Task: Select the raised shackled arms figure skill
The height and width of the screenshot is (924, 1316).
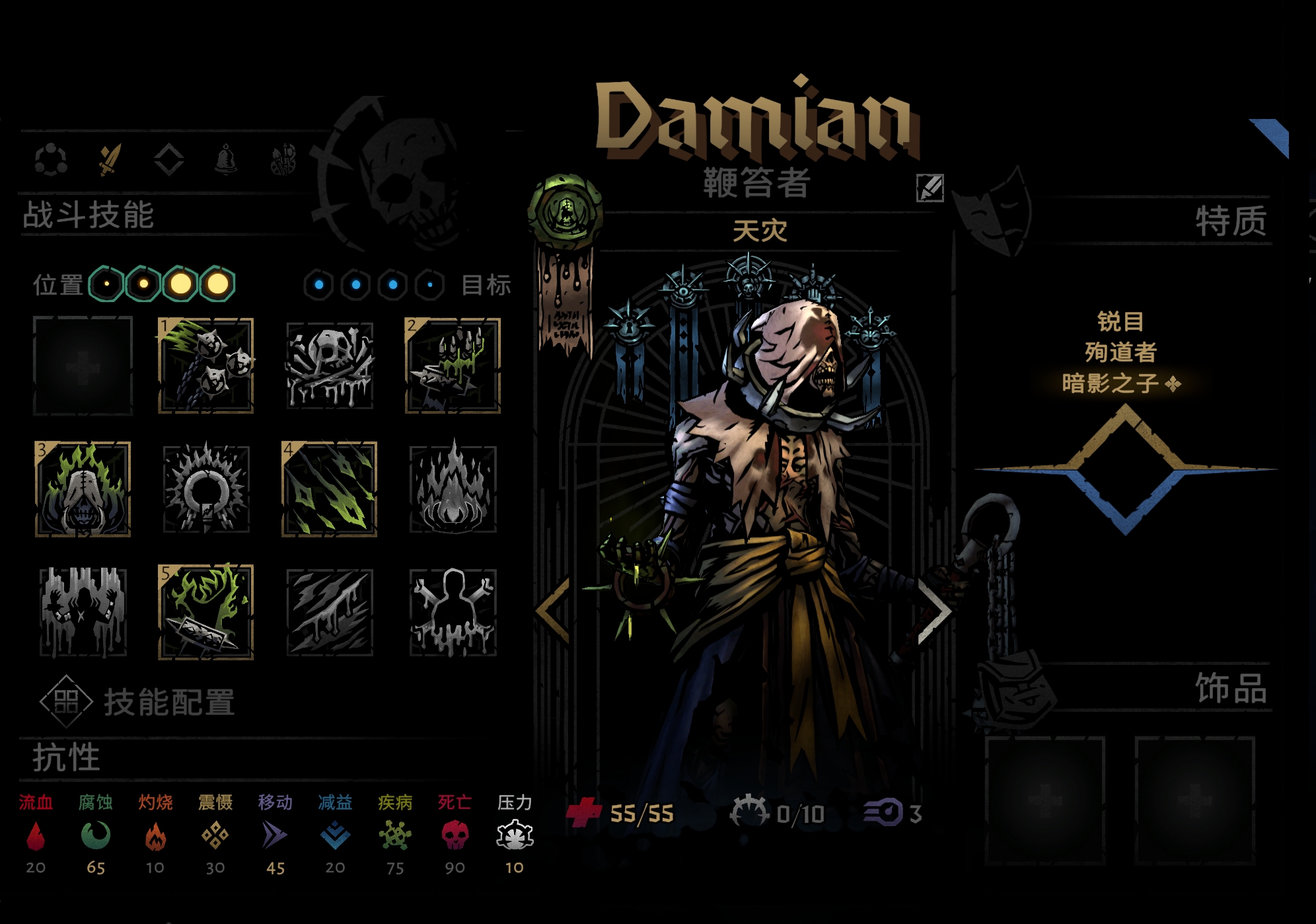Action: [83, 612]
